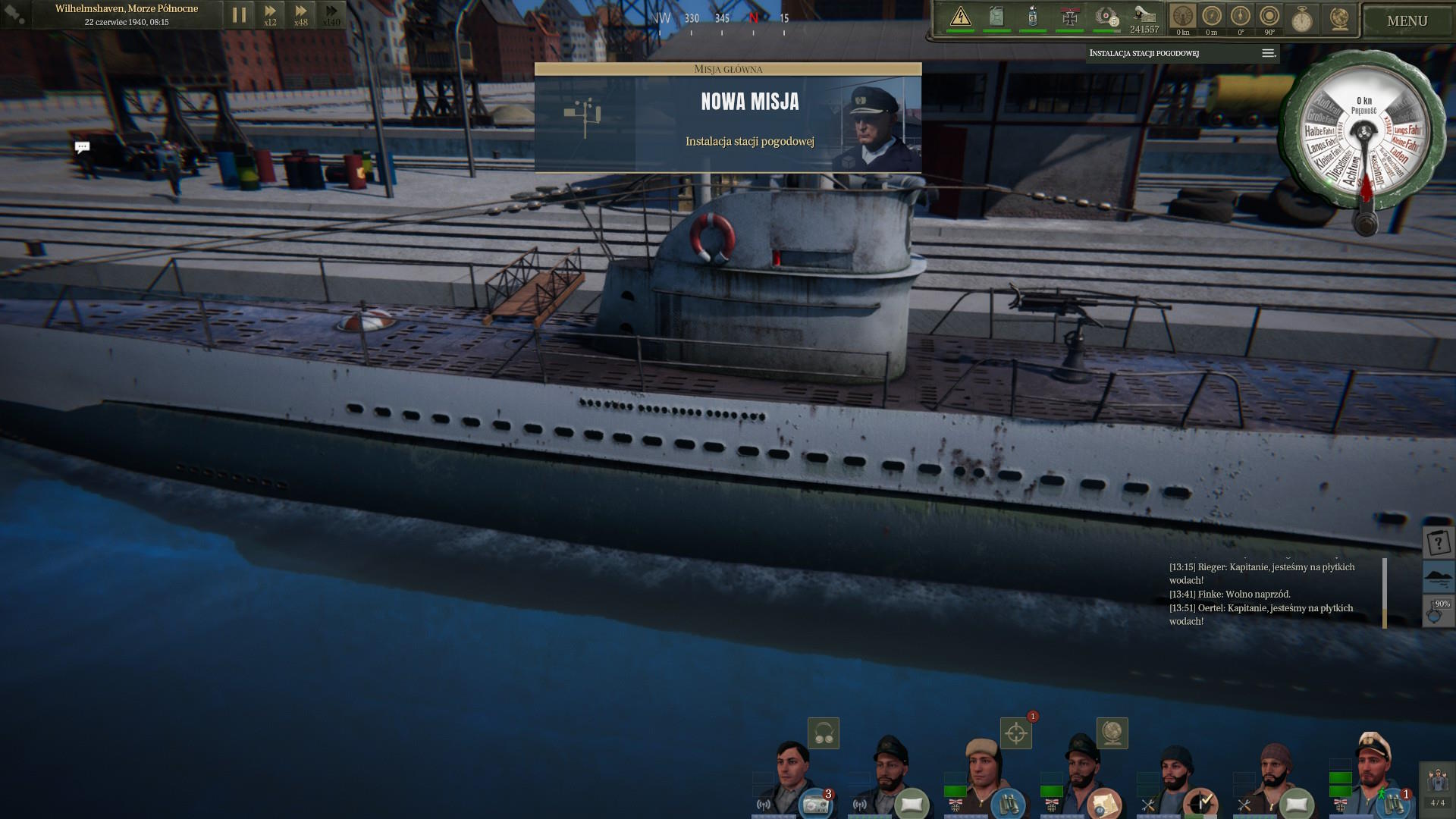The height and width of the screenshot is (819, 1456).
Task: Open the speech bubble chat icon
Action: pyautogui.click(x=83, y=147)
